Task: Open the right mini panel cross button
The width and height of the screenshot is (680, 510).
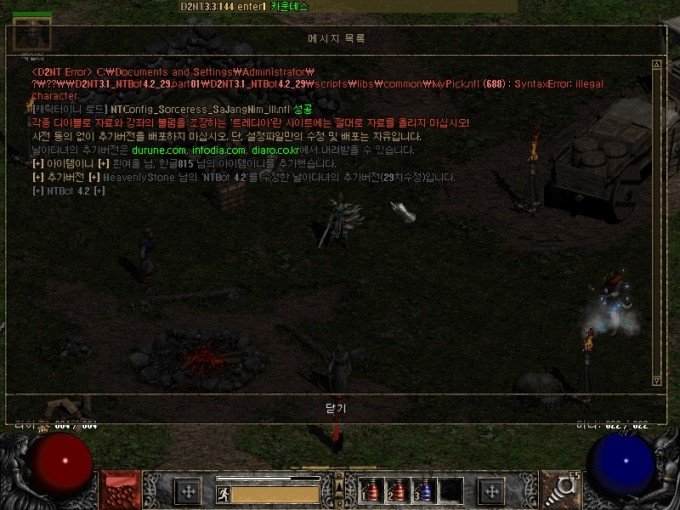Action: (x=491, y=491)
